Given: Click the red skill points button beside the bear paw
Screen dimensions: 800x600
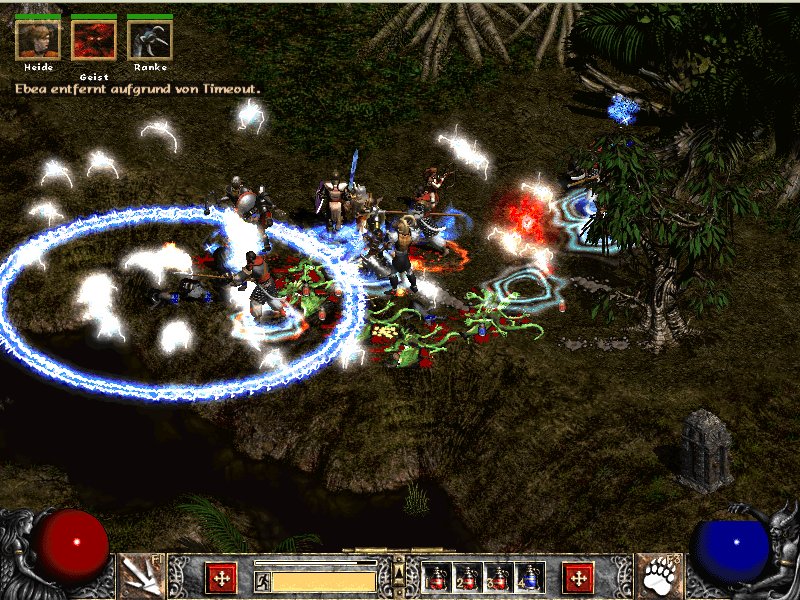Looking at the screenshot, I should coord(578,577).
